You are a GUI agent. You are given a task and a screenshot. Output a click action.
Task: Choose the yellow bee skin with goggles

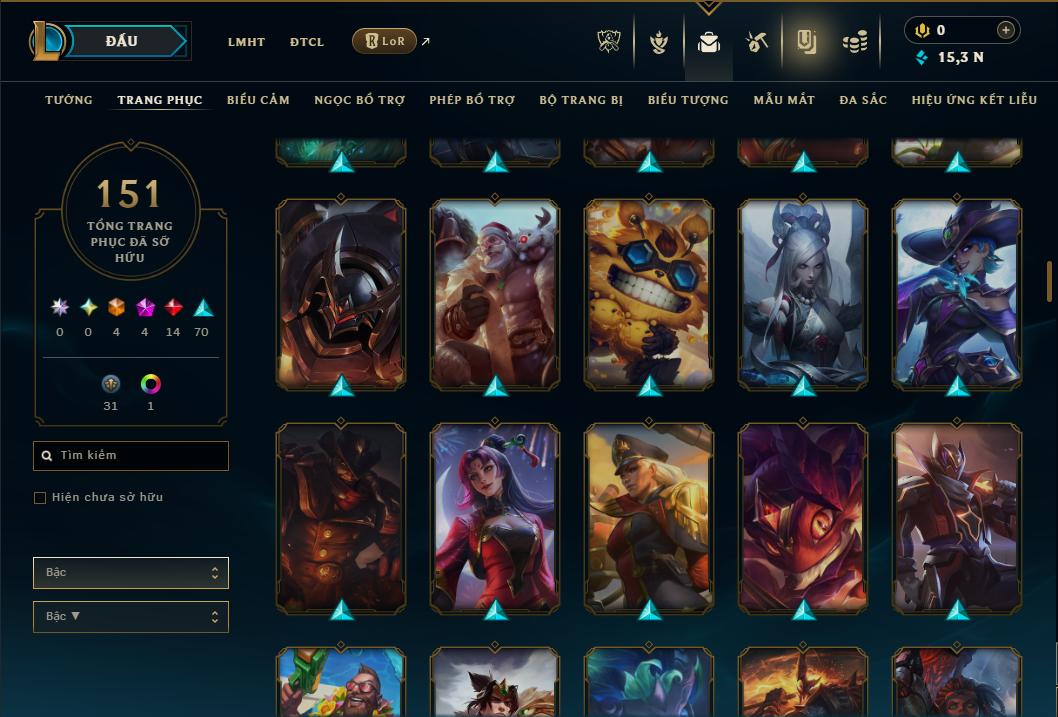649,293
